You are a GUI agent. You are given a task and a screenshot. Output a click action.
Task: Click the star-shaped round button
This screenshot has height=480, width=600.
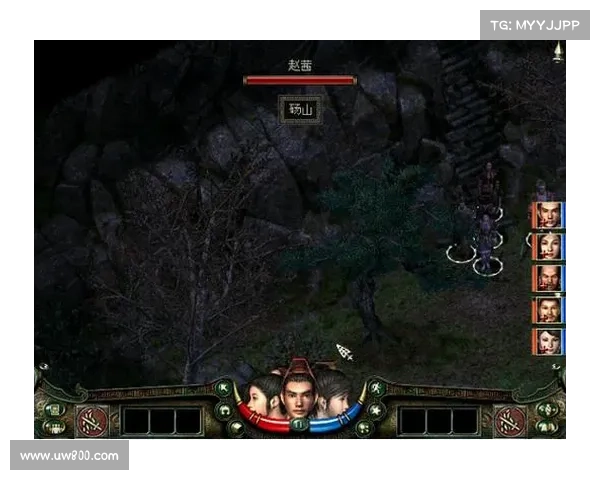click(x=376, y=410)
